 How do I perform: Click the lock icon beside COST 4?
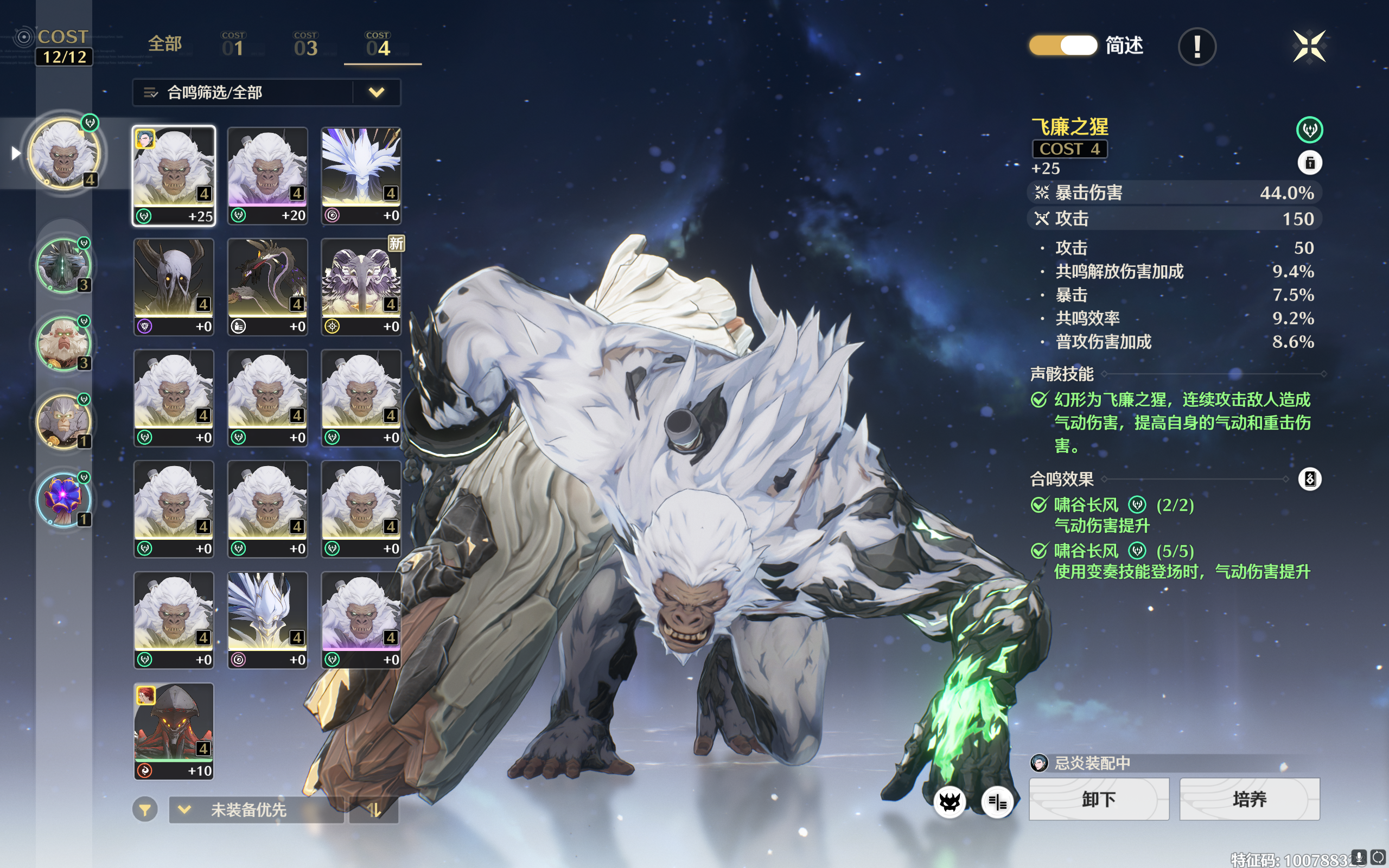click(1310, 163)
